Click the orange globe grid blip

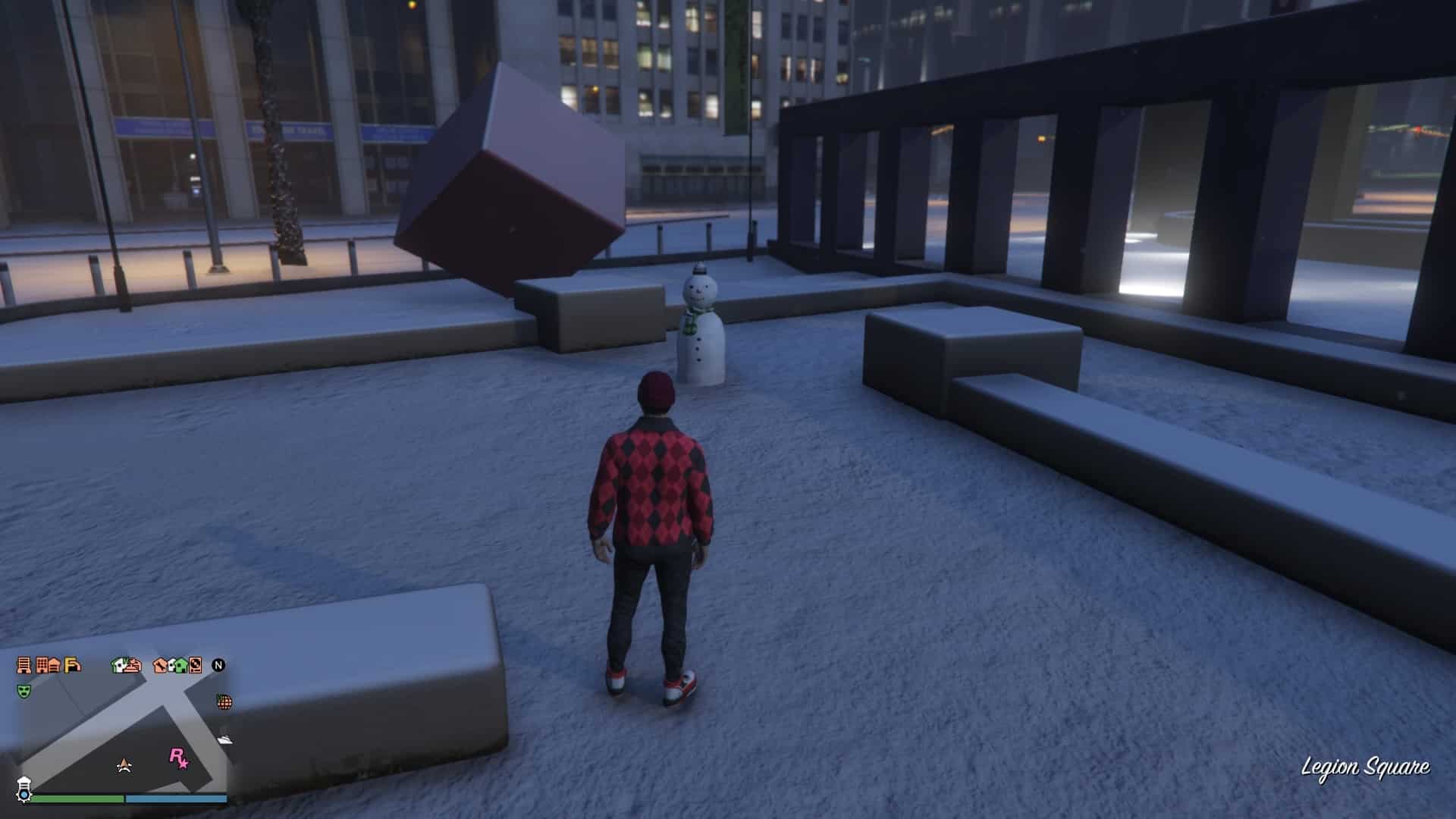click(224, 701)
